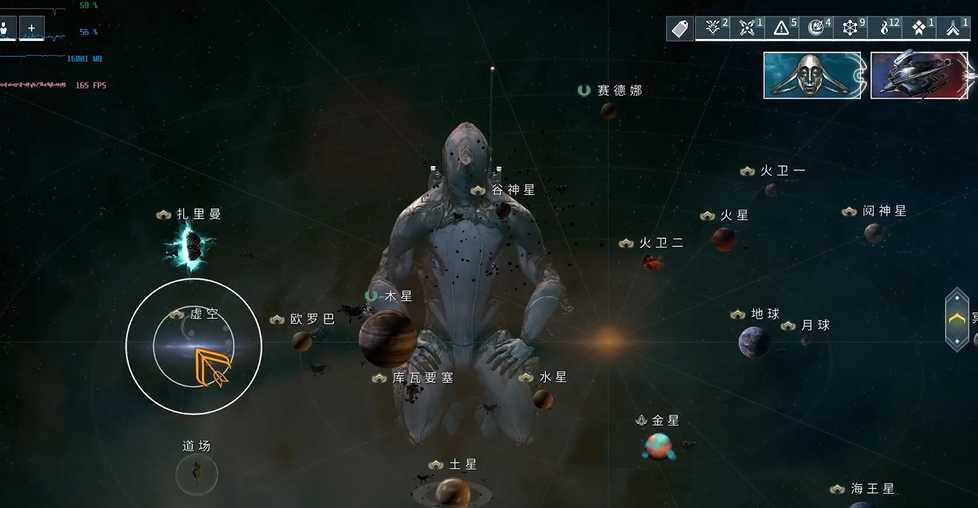Select the alerts triangle warning tab
The width and height of the screenshot is (978, 508).
click(x=782, y=28)
